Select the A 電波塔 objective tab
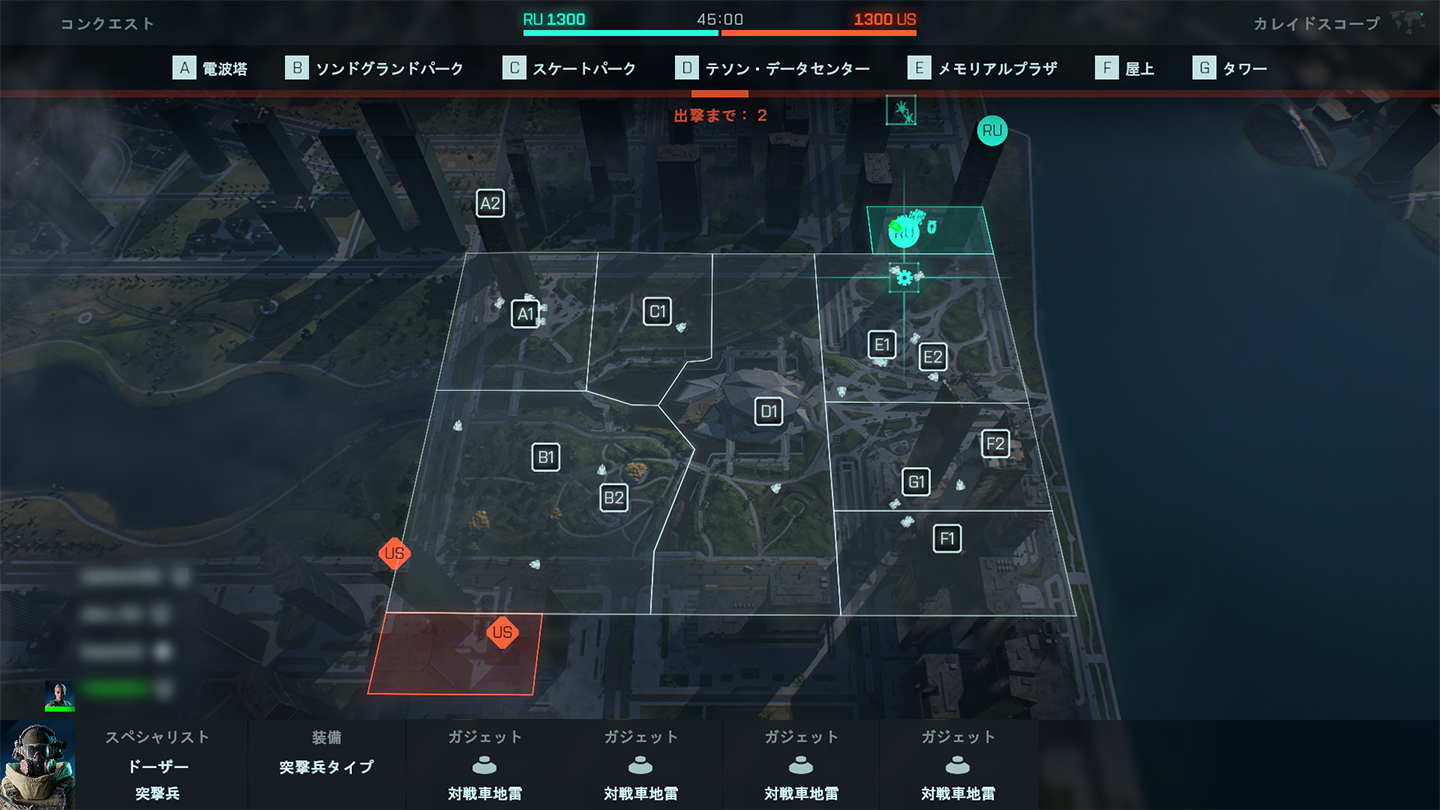Screen dimensions: 1440x810 tap(211, 68)
